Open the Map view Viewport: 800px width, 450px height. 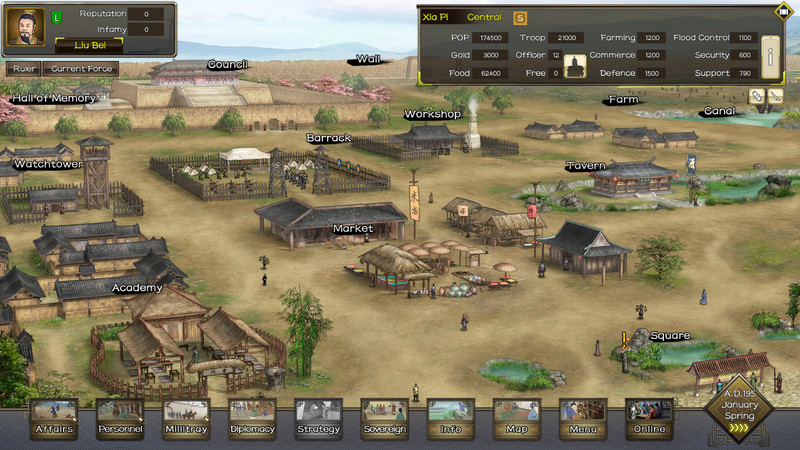click(516, 418)
